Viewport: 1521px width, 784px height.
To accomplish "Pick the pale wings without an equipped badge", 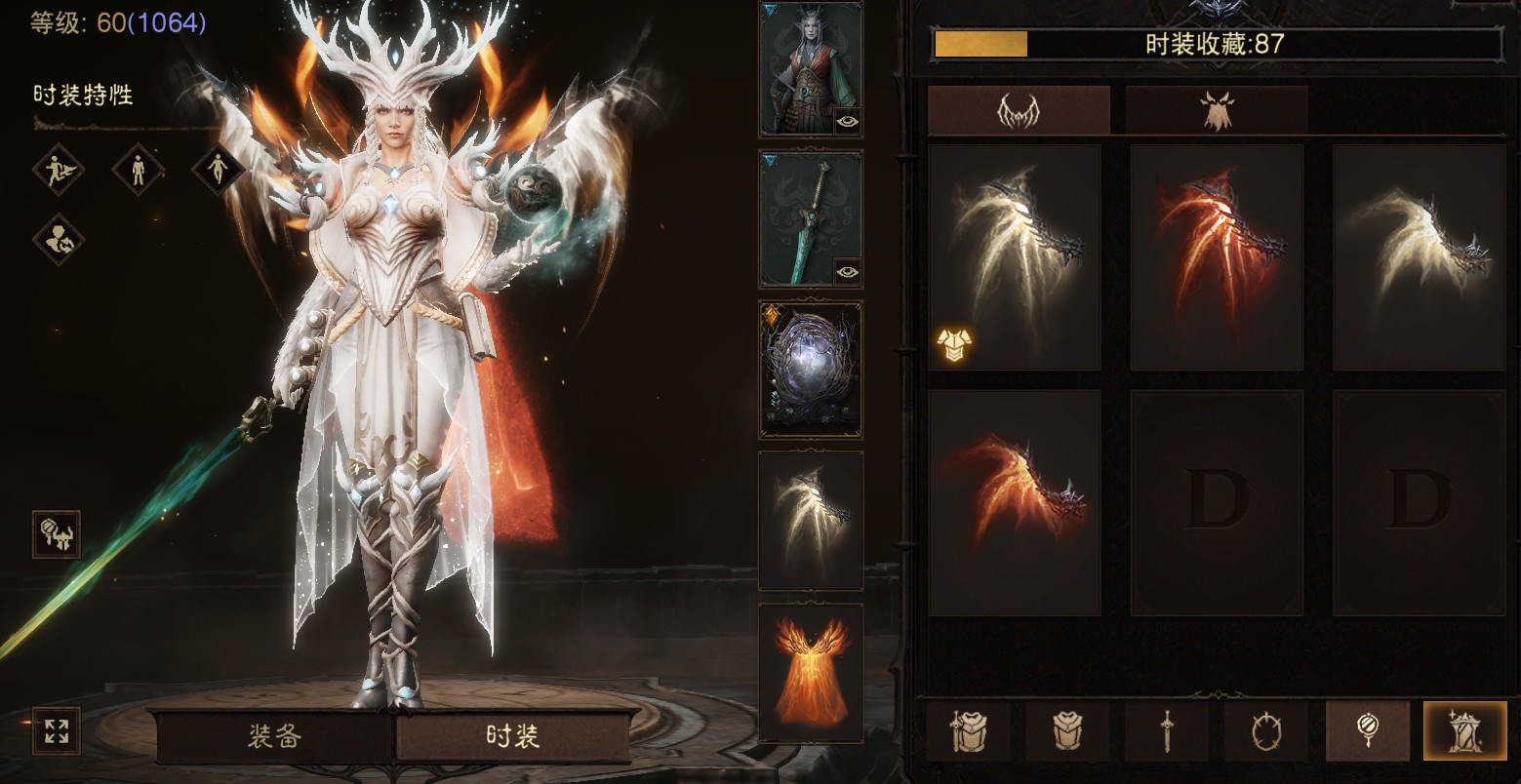I will coord(1419,257).
